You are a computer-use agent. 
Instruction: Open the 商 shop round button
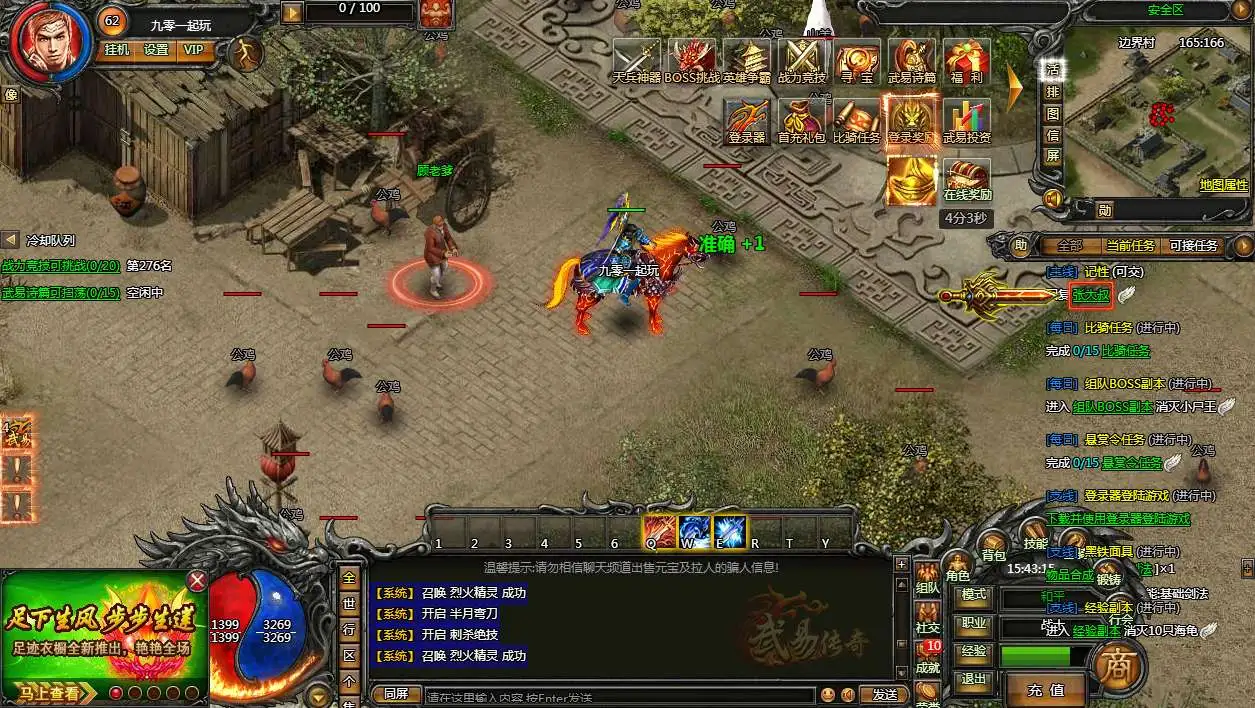coord(1113,662)
